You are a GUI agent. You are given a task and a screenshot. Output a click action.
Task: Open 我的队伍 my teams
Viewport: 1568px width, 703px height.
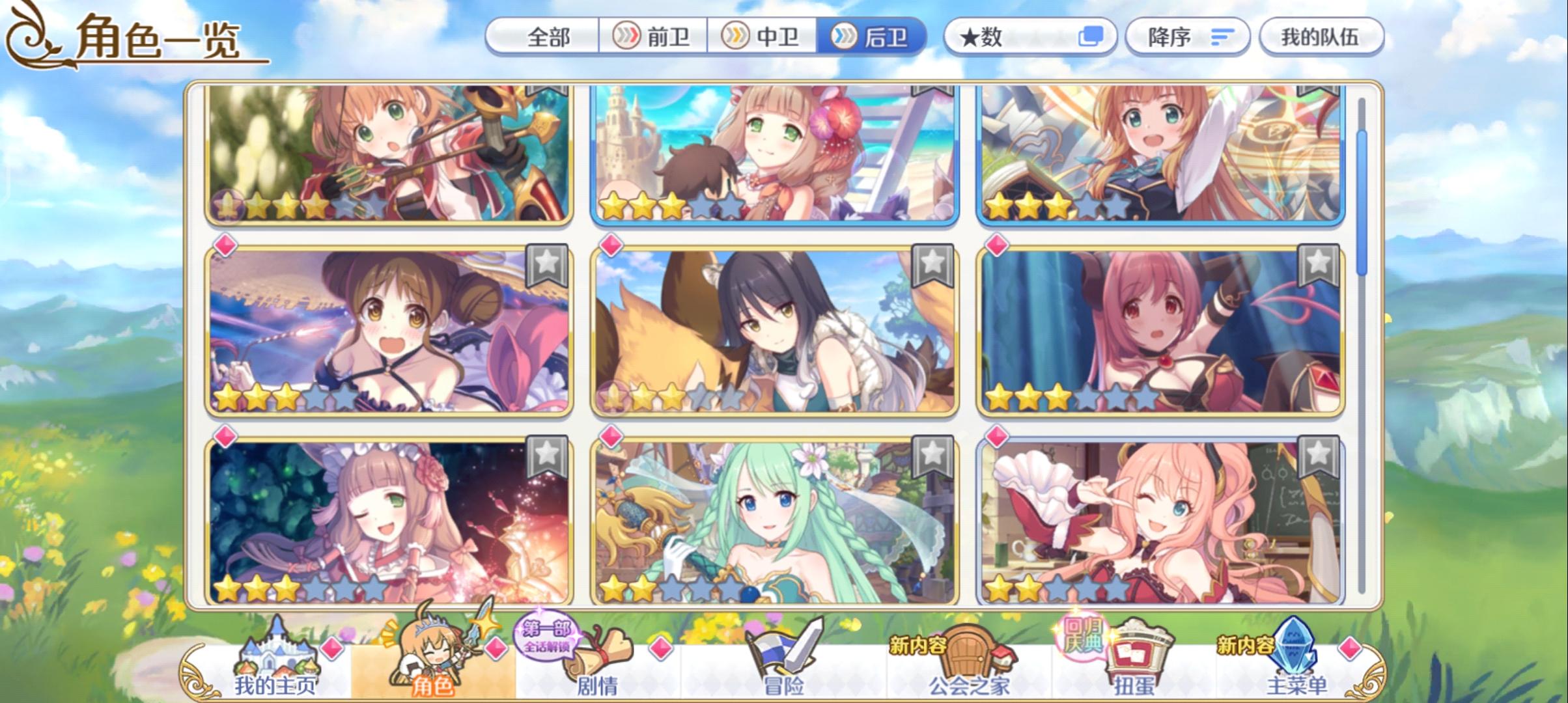coord(1321,37)
